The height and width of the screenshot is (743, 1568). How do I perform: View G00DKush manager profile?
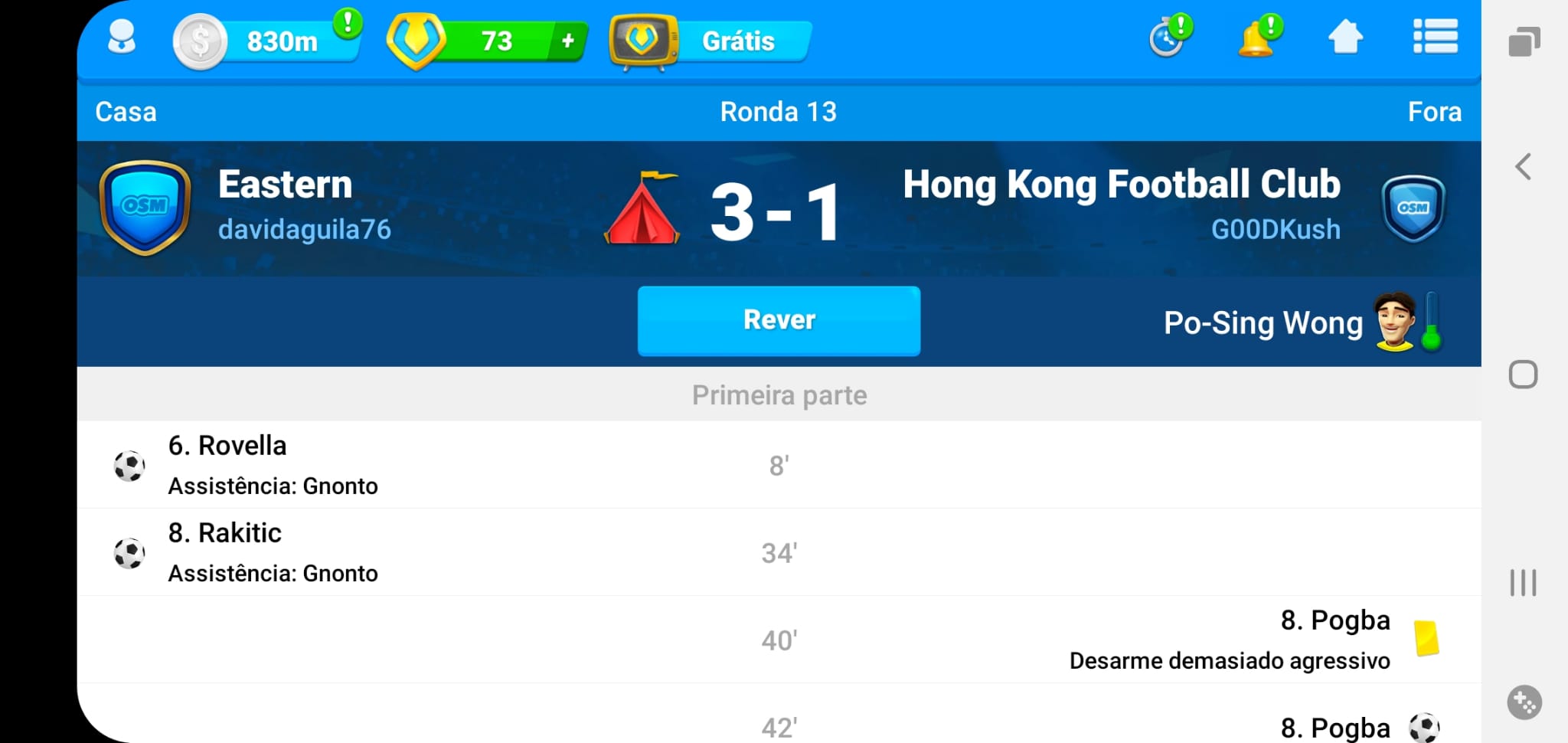click(x=1276, y=229)
